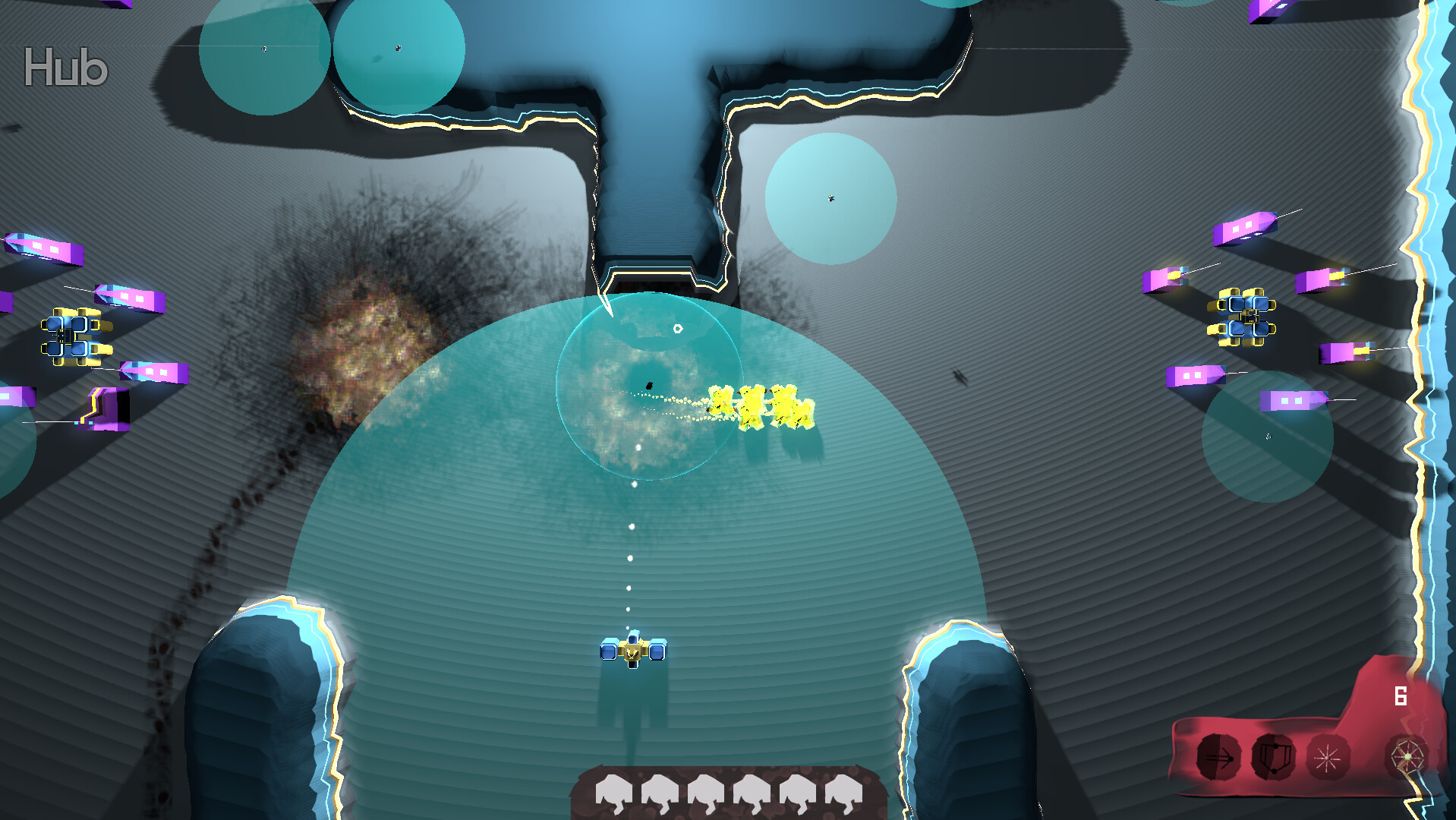This screenshot has width=1456, height=820.
Task: Select the shield ability icon
Action: [x=1274, y=757]
